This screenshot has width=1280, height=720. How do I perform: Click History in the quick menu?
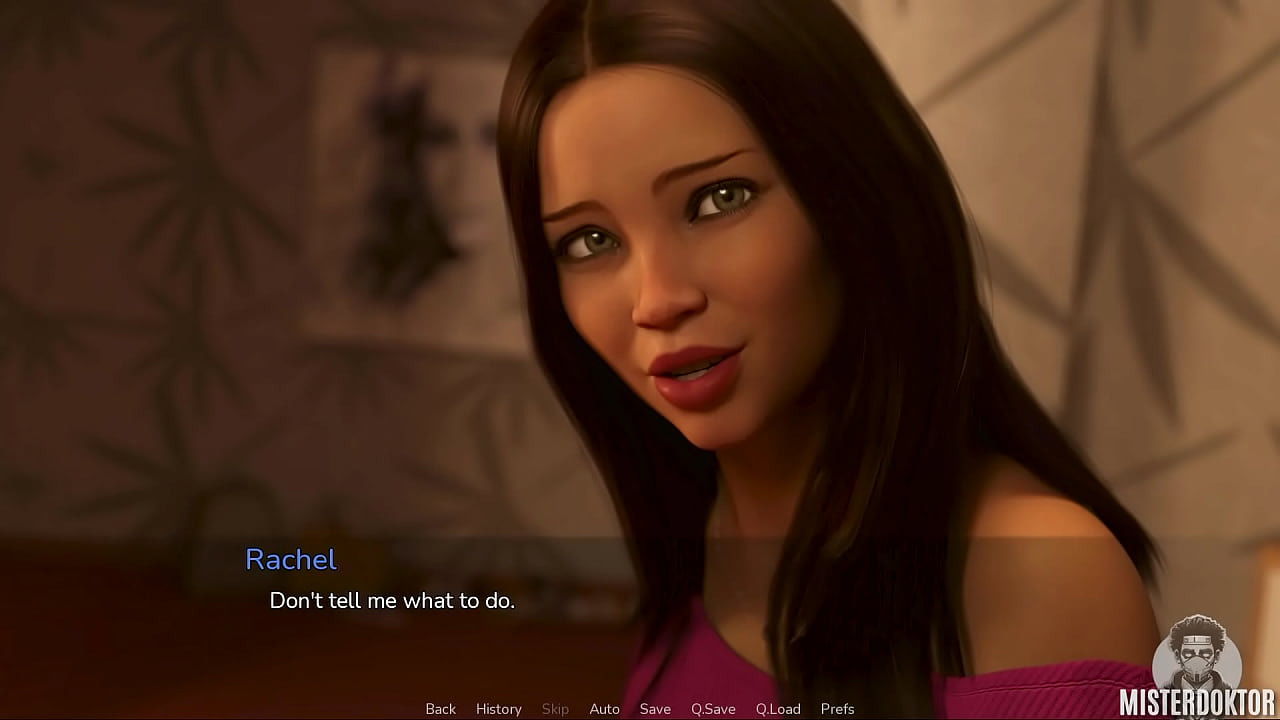pos(498,708)
